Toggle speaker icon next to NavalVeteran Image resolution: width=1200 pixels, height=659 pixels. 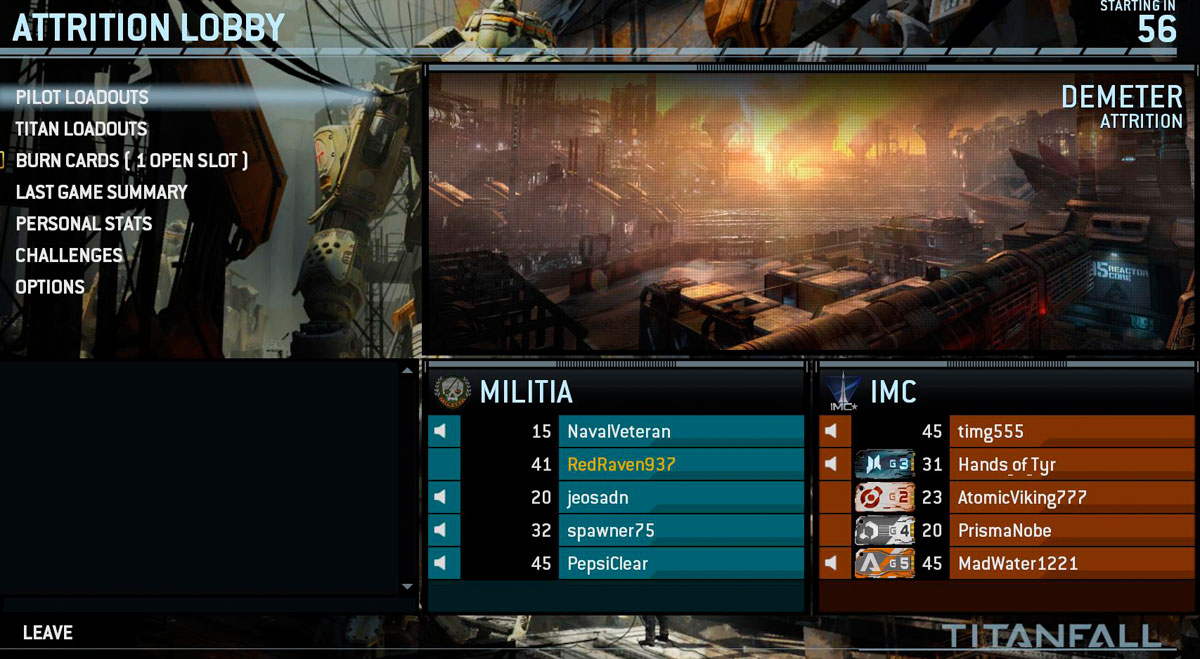click(x=440, y=432)
